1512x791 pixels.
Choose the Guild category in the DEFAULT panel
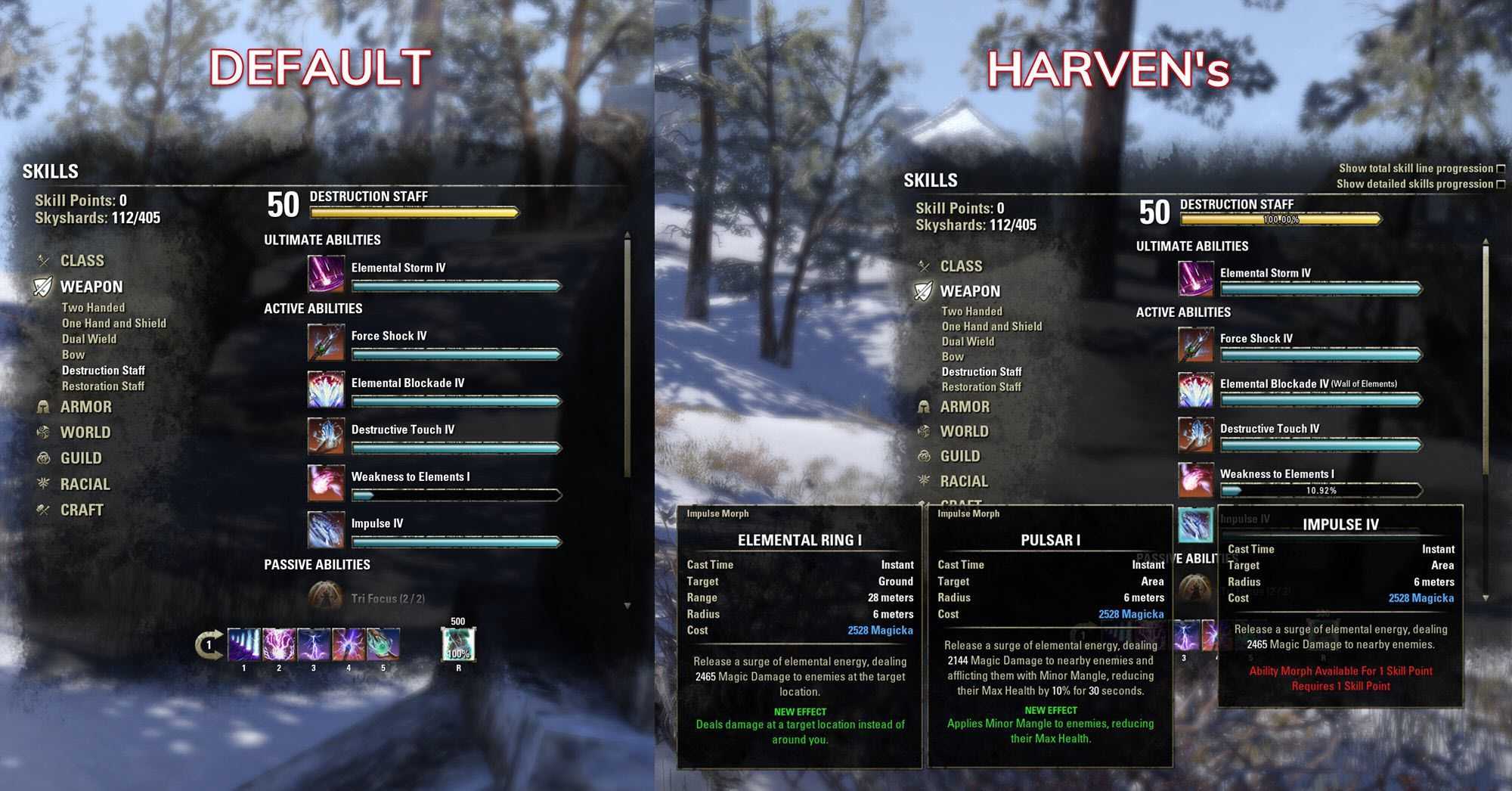point(81,458)
